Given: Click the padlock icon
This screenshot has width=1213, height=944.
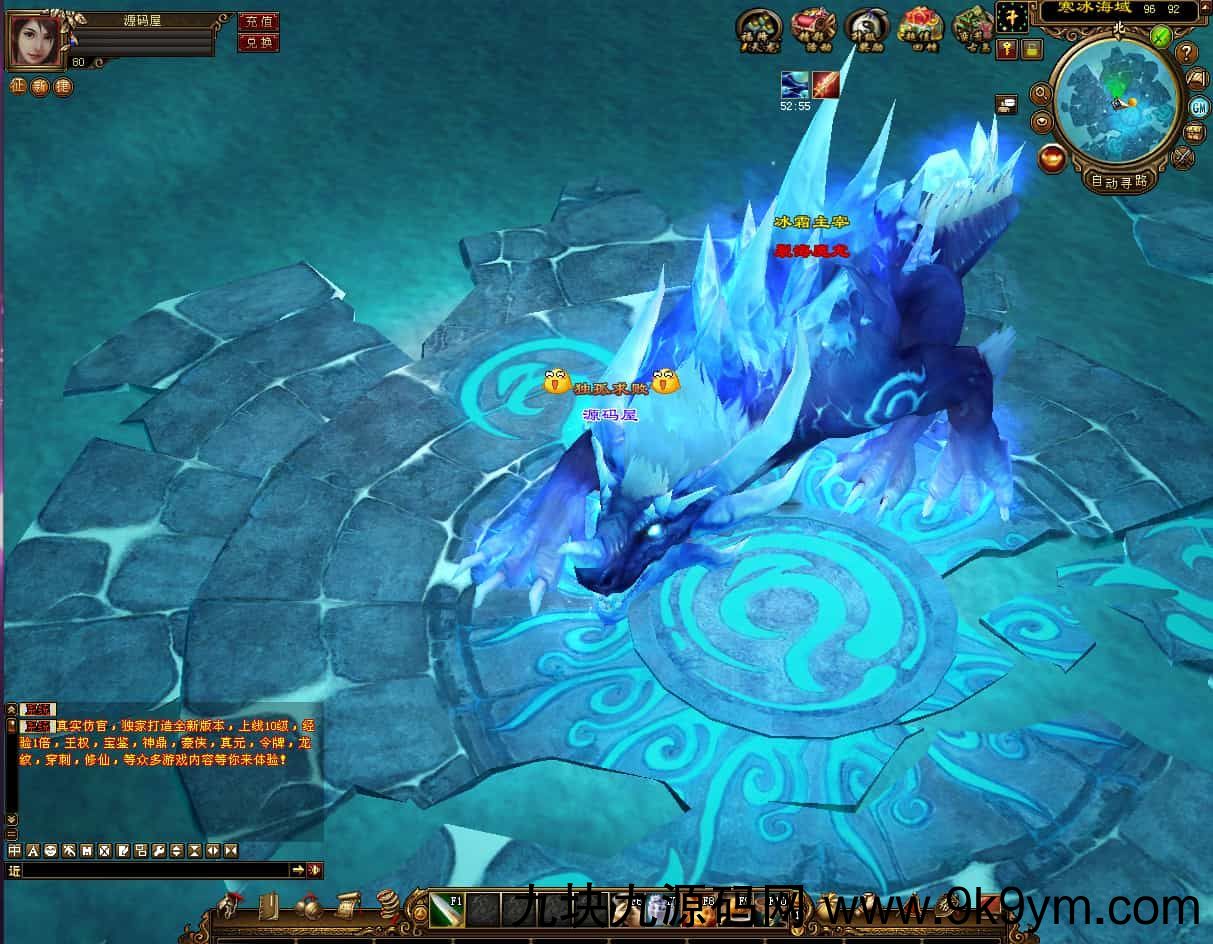Looking at the screenshot, I should [x=1030, y=48].
